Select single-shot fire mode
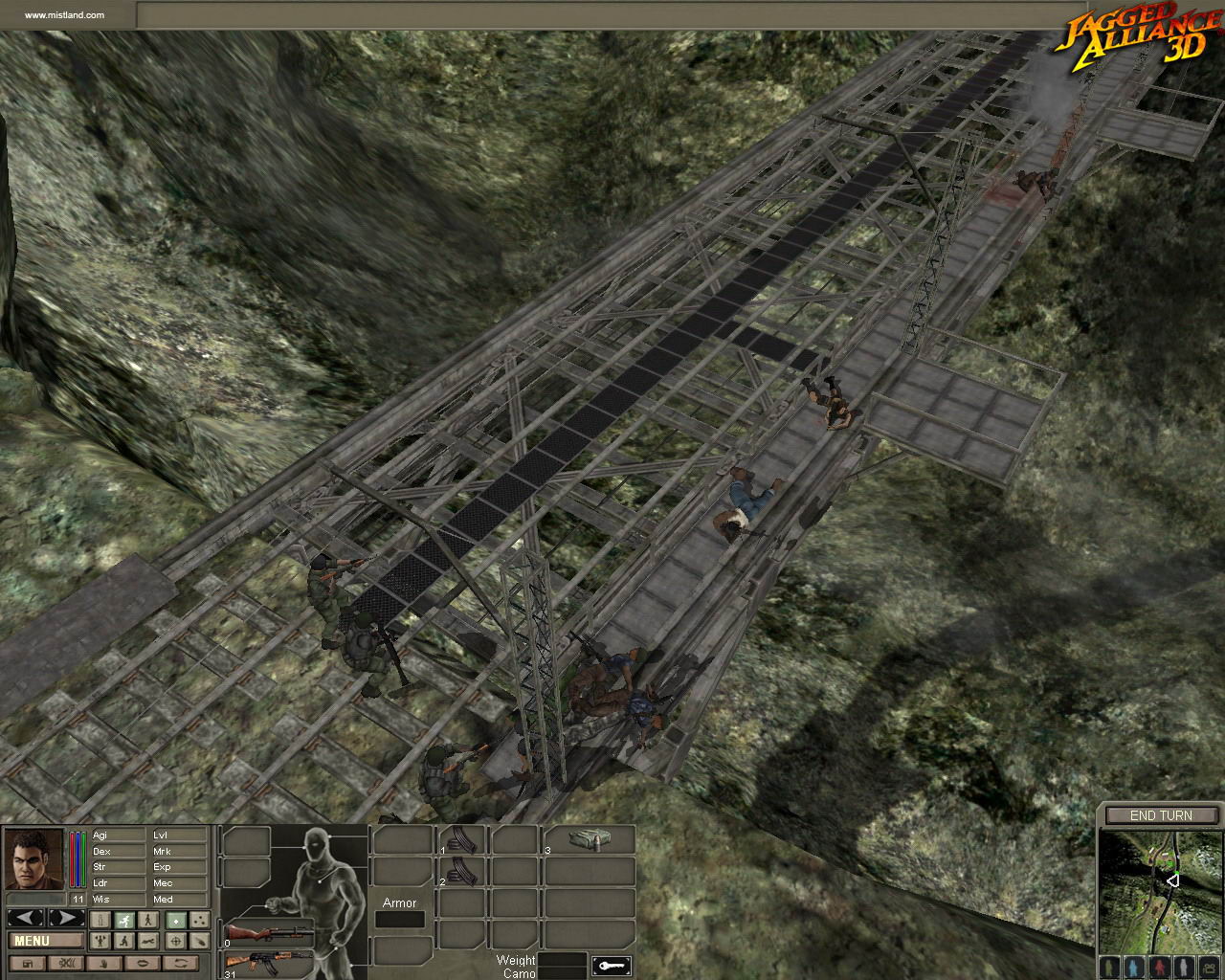Viewport: 1225px width, 980px height. coord(175,920)
